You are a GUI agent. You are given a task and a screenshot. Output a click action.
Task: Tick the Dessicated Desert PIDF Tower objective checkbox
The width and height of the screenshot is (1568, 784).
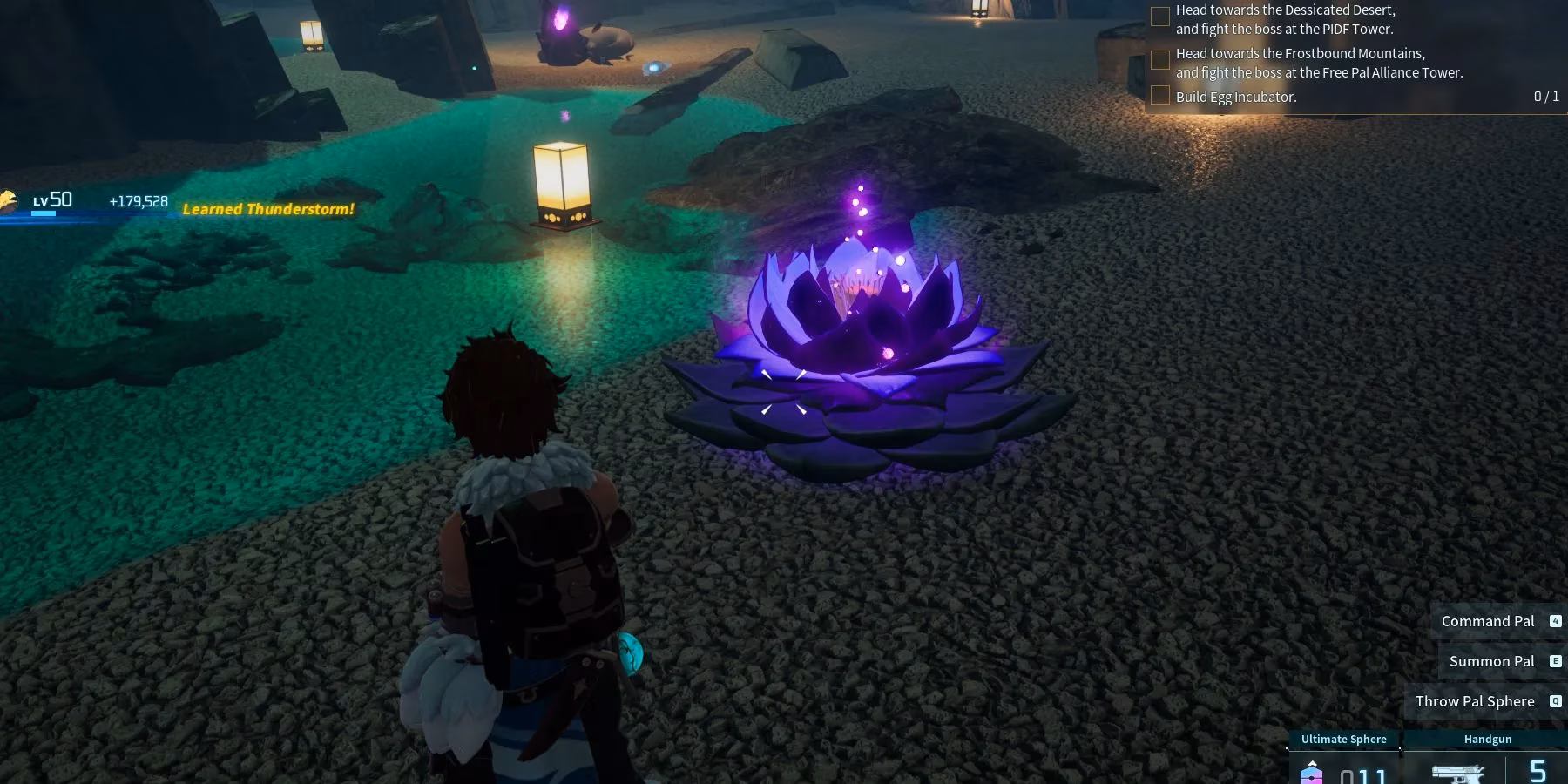pyautogui.click(x=1159, y=17)
